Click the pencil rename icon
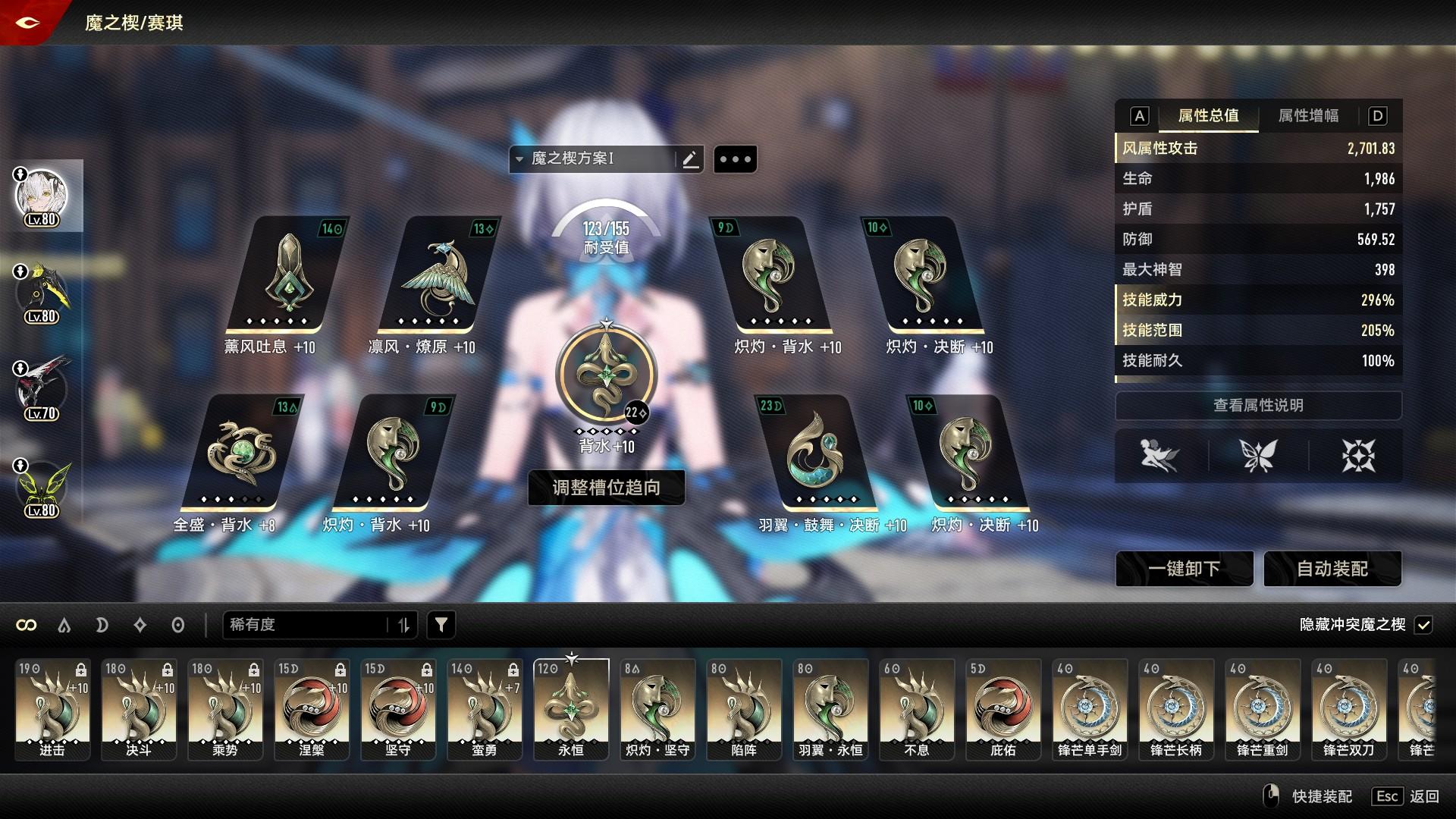 690,159
